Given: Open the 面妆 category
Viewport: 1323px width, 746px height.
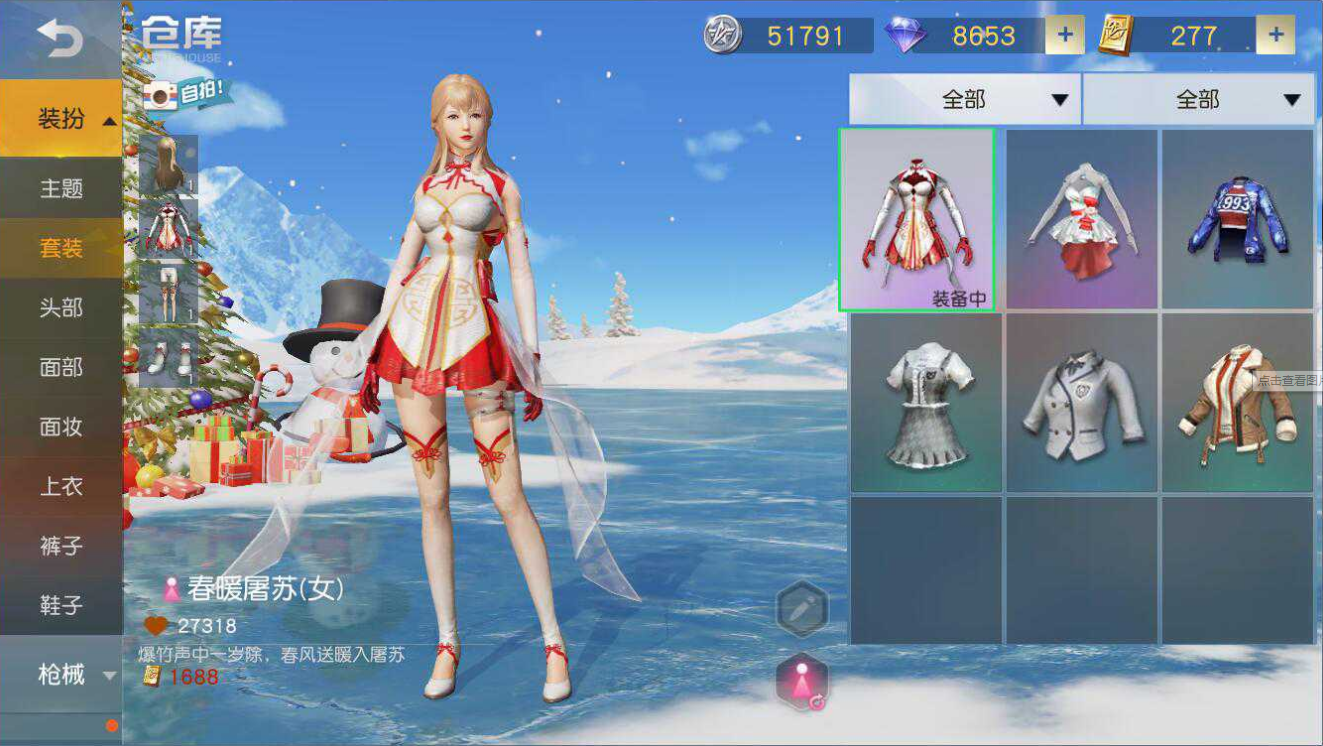Looking at the screenshot, I should click(x=61, y=427).
